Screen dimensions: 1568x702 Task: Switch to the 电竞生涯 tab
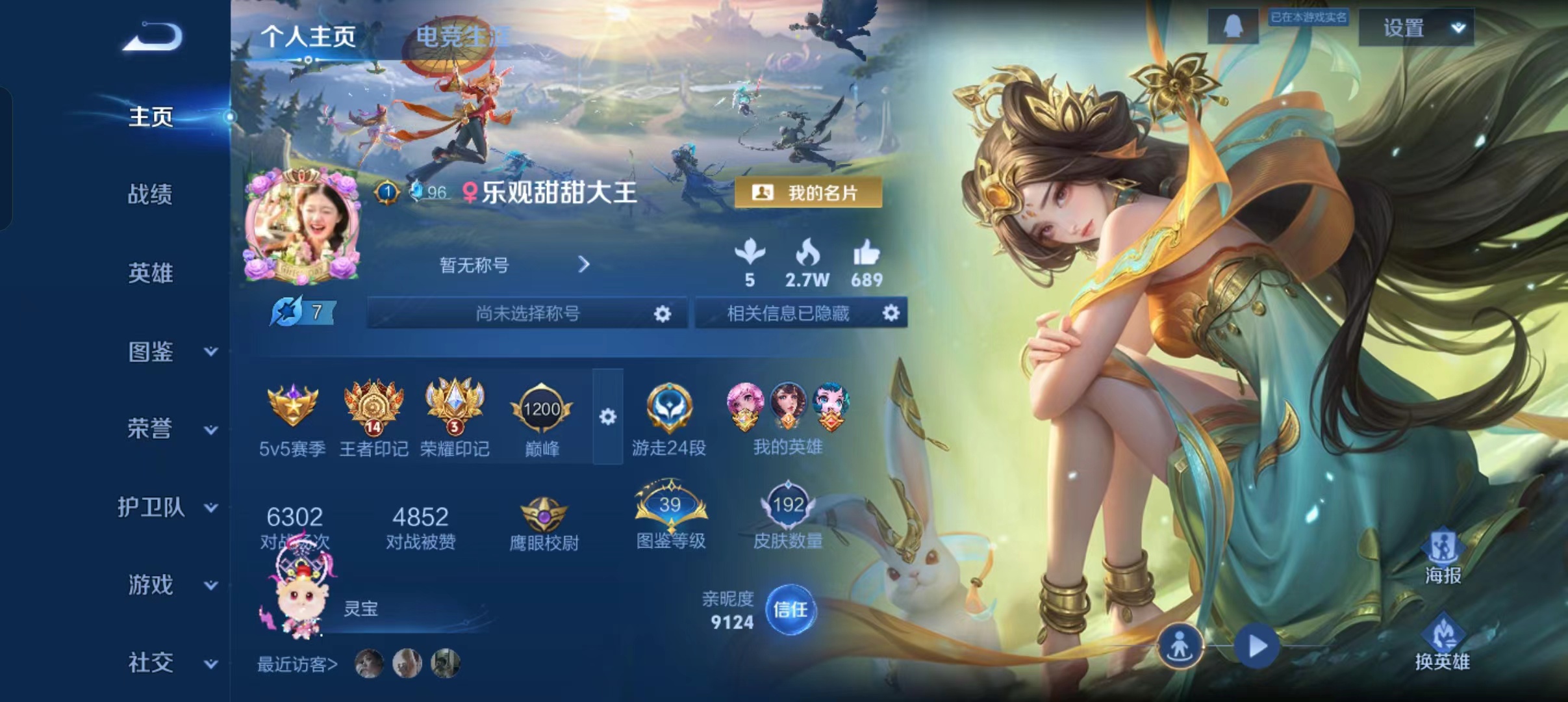[x=462, y=36]
